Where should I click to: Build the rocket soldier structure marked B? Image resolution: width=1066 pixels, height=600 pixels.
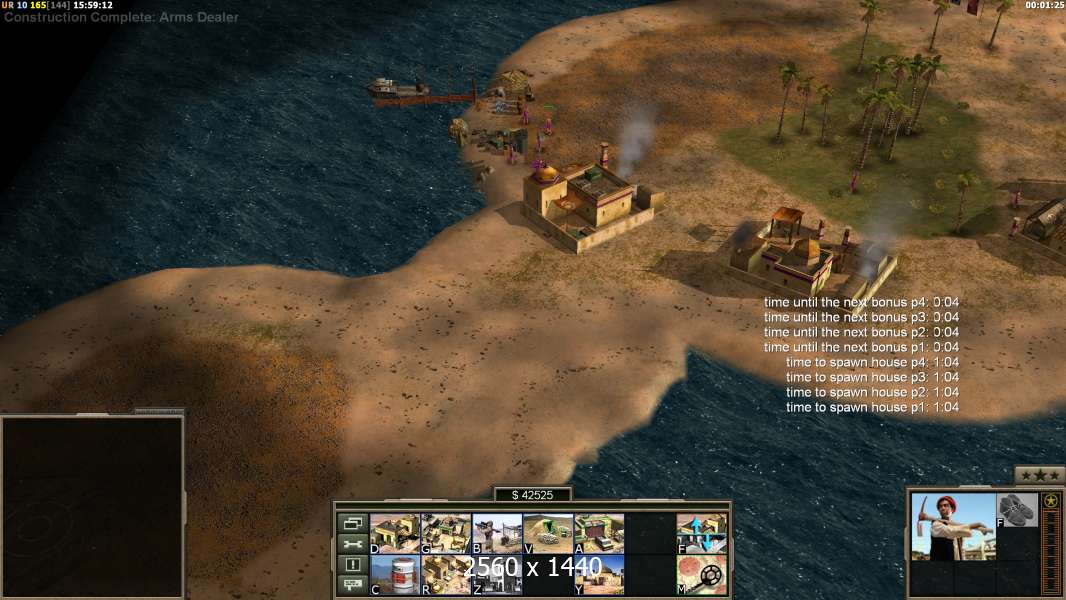pyautogui.click(x=497, y=533)
